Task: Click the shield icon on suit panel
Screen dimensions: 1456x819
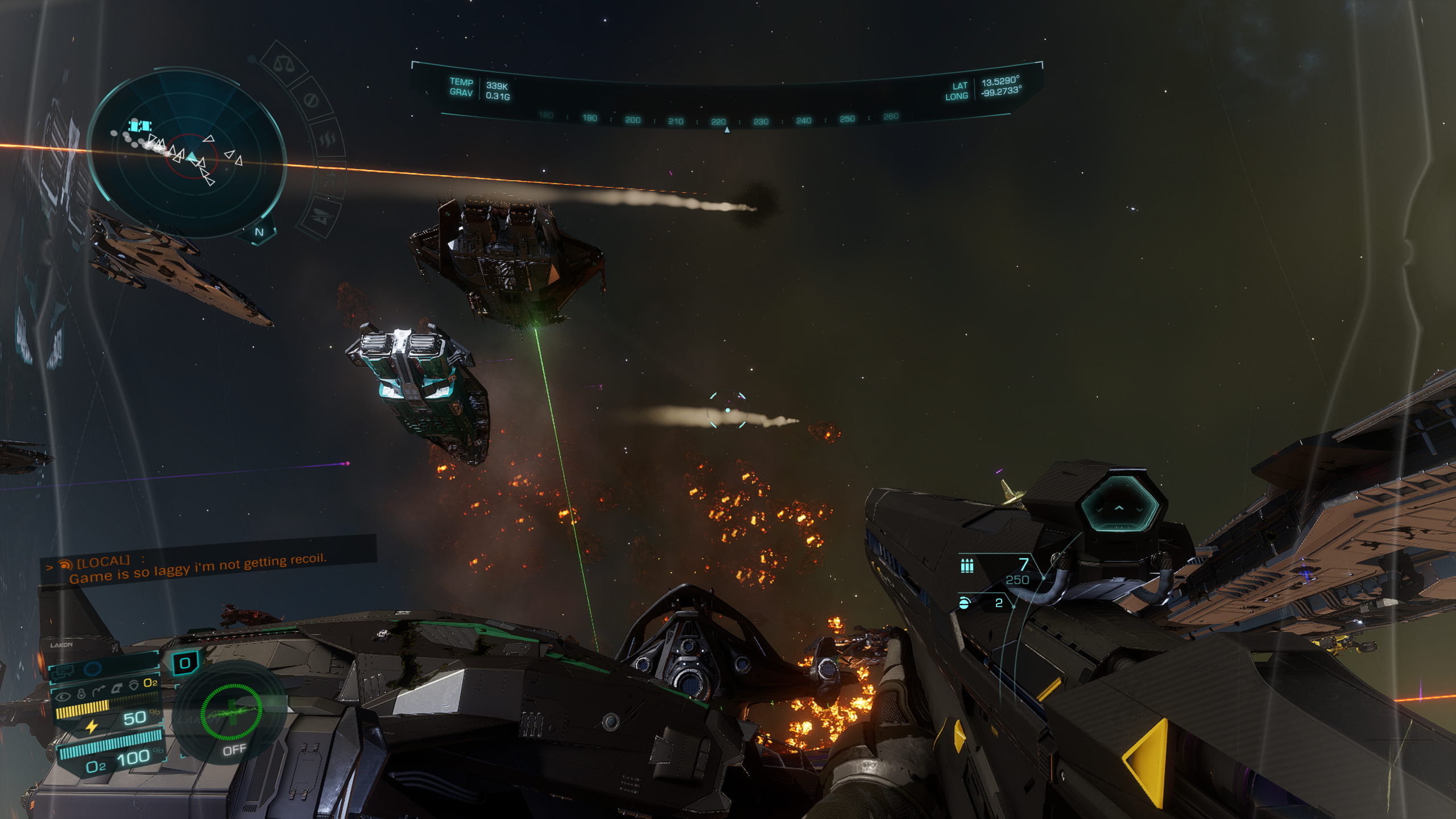Action: (134, 685)
